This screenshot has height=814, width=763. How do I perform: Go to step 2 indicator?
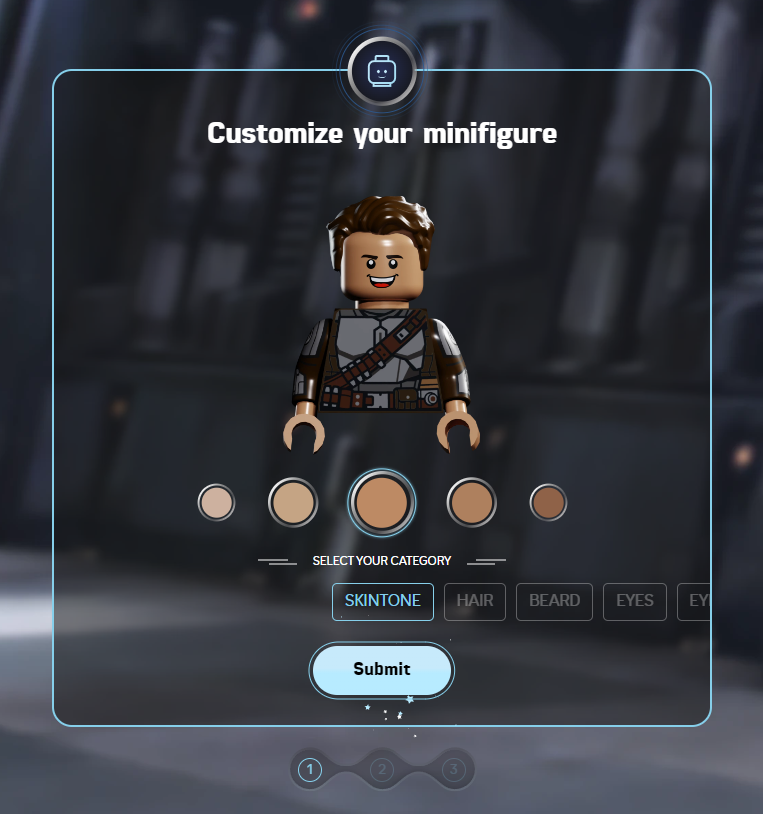point(382,769)
